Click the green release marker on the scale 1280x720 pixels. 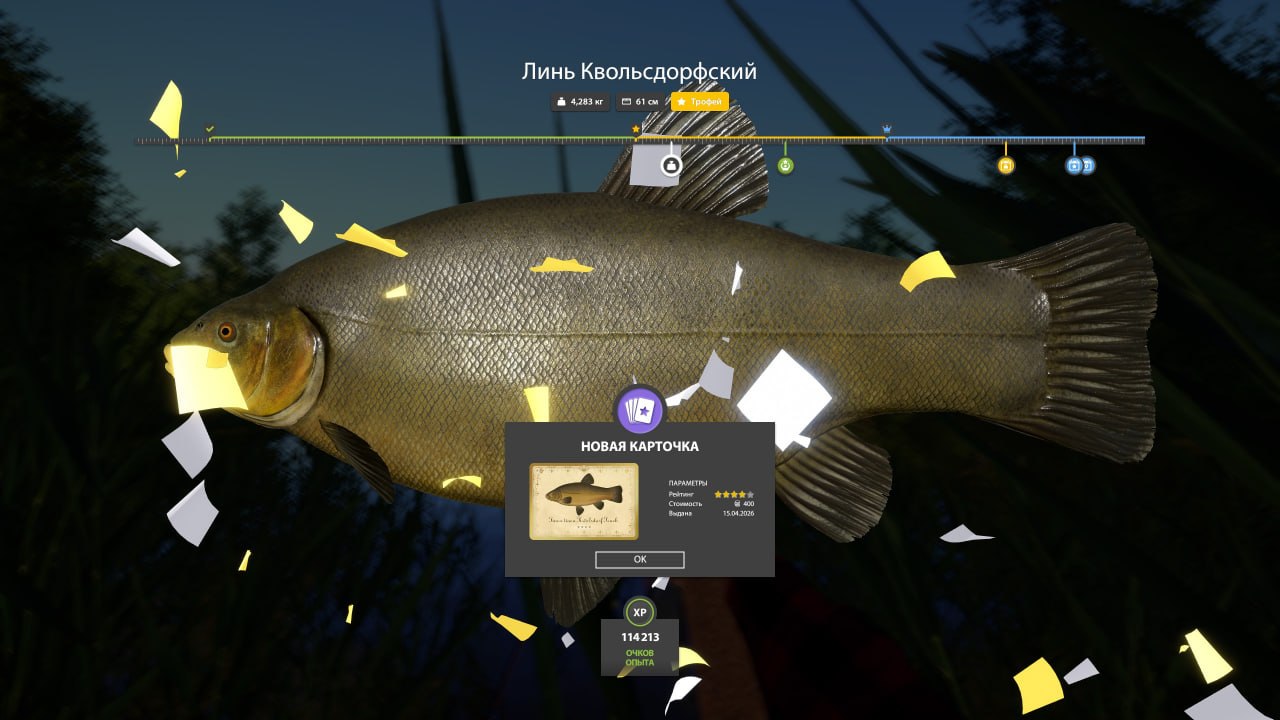click(x=785, y=164)
